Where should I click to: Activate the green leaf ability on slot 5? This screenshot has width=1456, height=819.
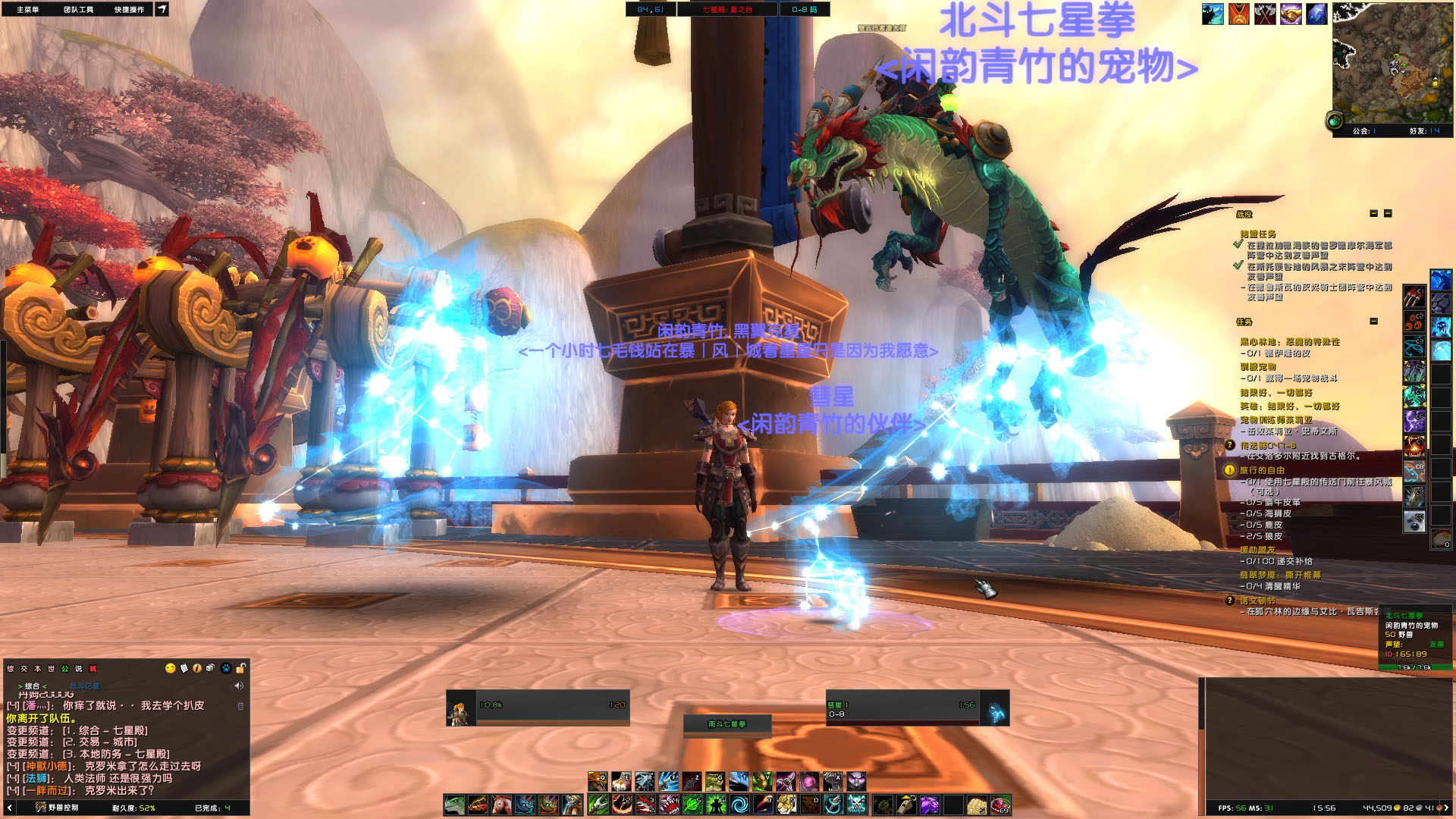pyautogui.click(x=692, y=805)
